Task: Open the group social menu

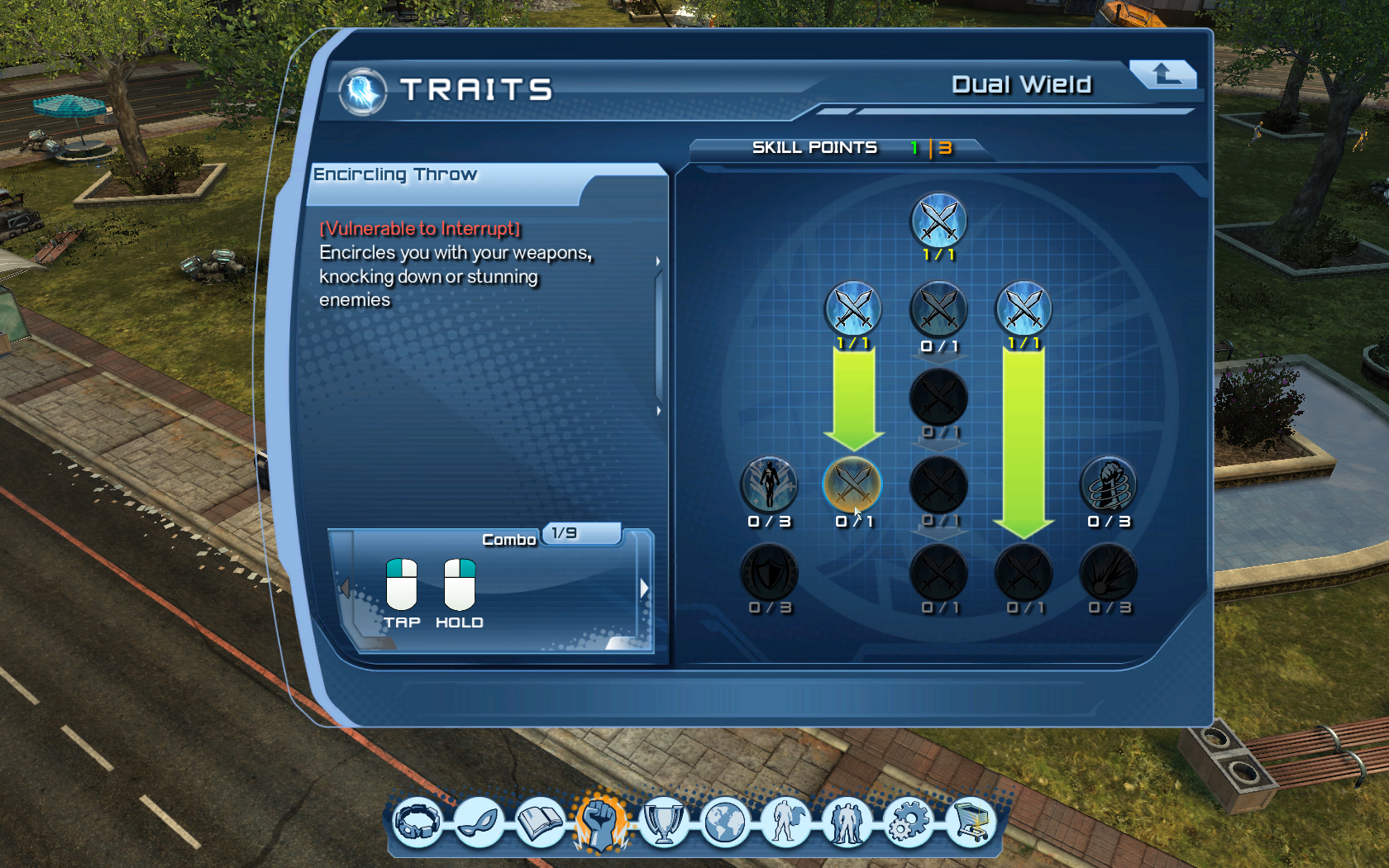Action: tap(847, 823)
